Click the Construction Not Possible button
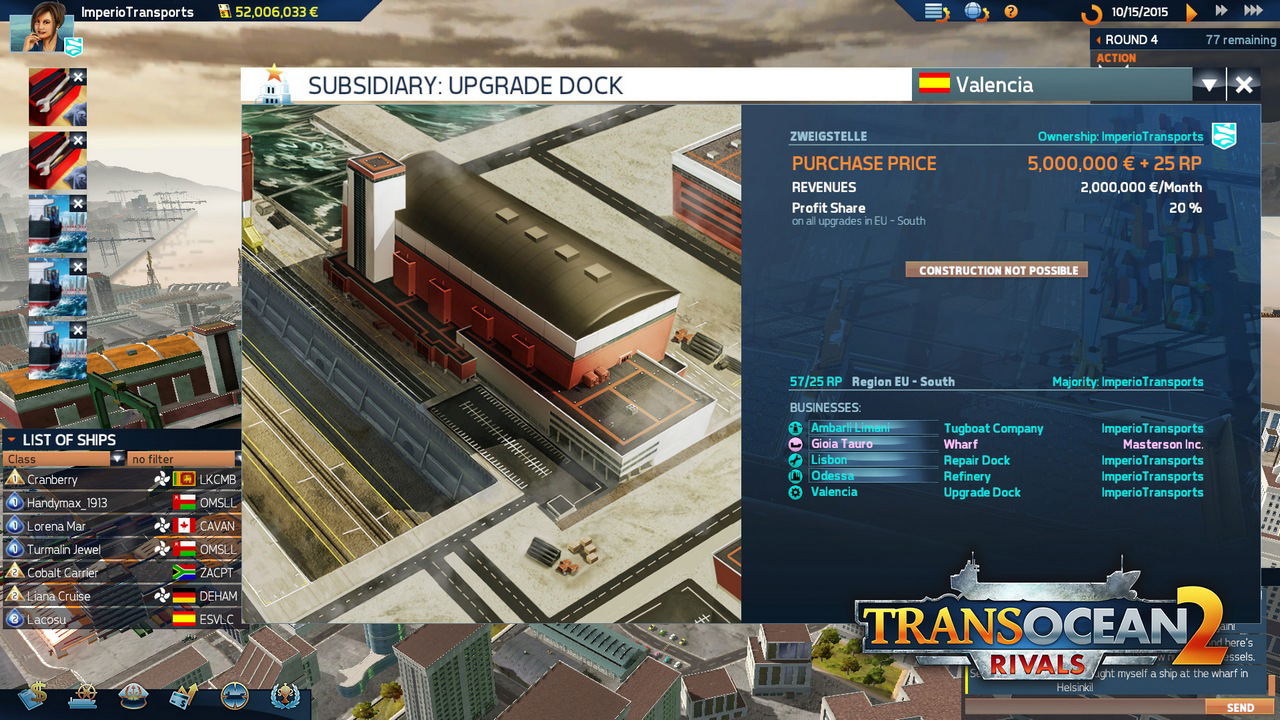 coord(997,270)
